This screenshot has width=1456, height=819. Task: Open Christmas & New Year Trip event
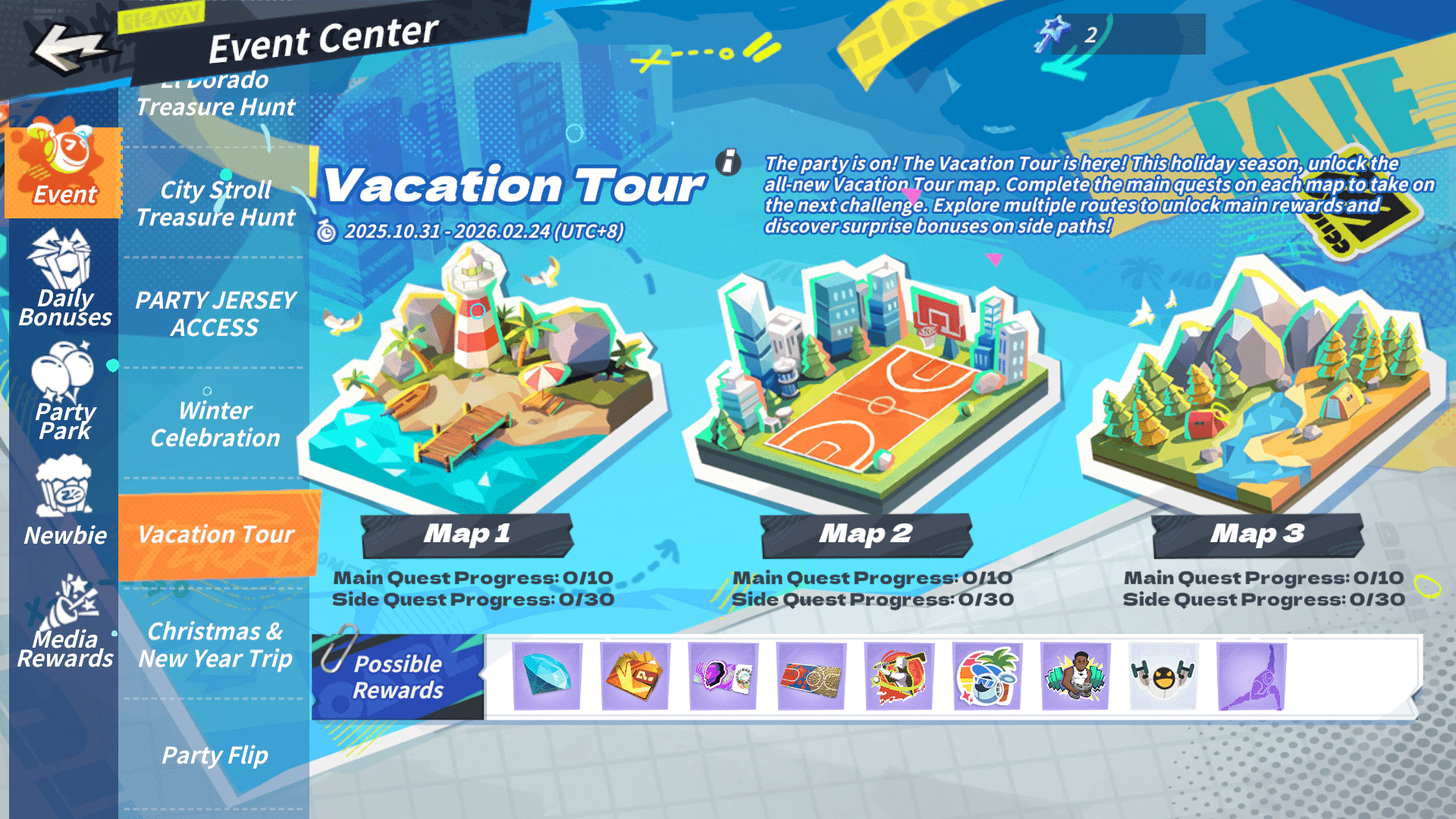[215, 645]
